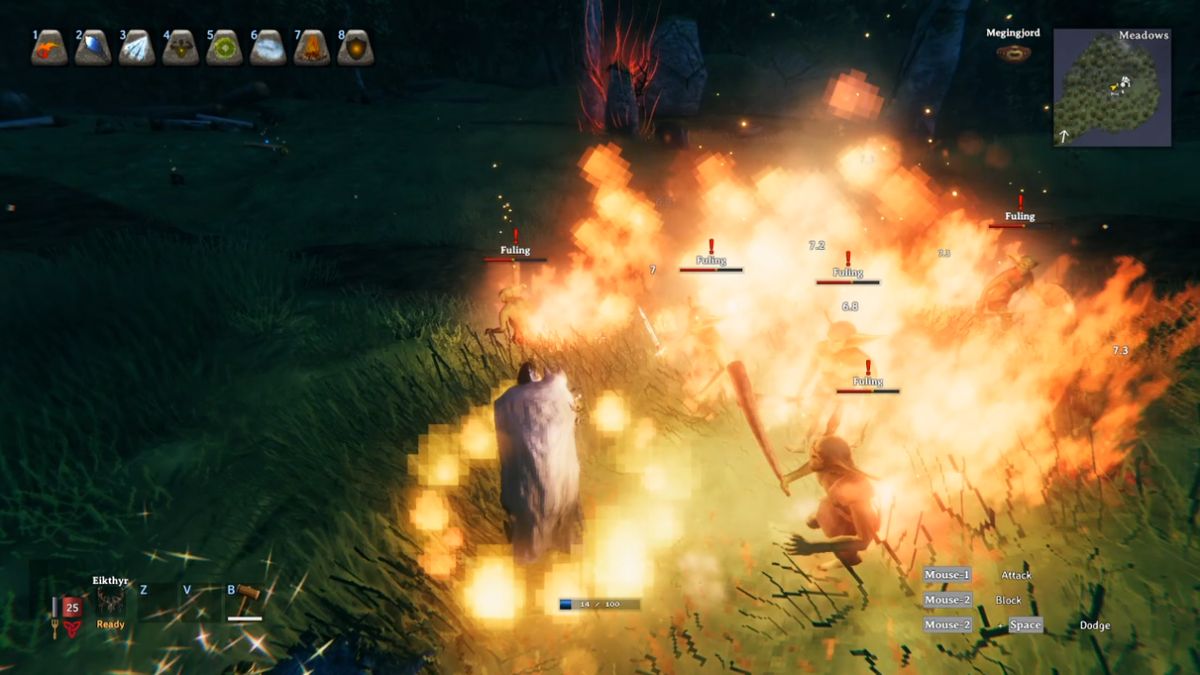Open the Meadows minimap
This screenshot has height=675, width=1200.
pos(1112,88)
